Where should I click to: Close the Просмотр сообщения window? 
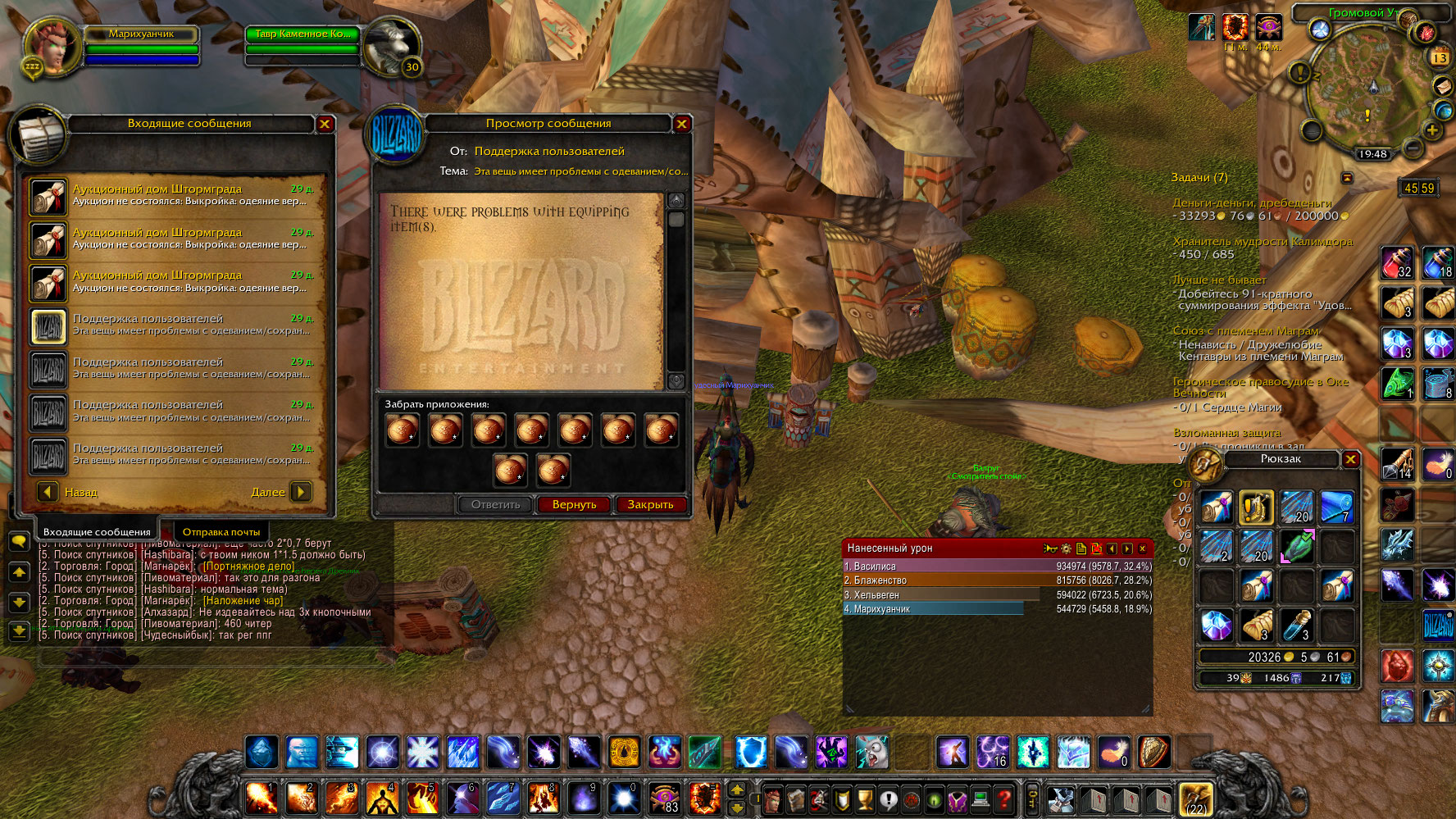(681, 124)
